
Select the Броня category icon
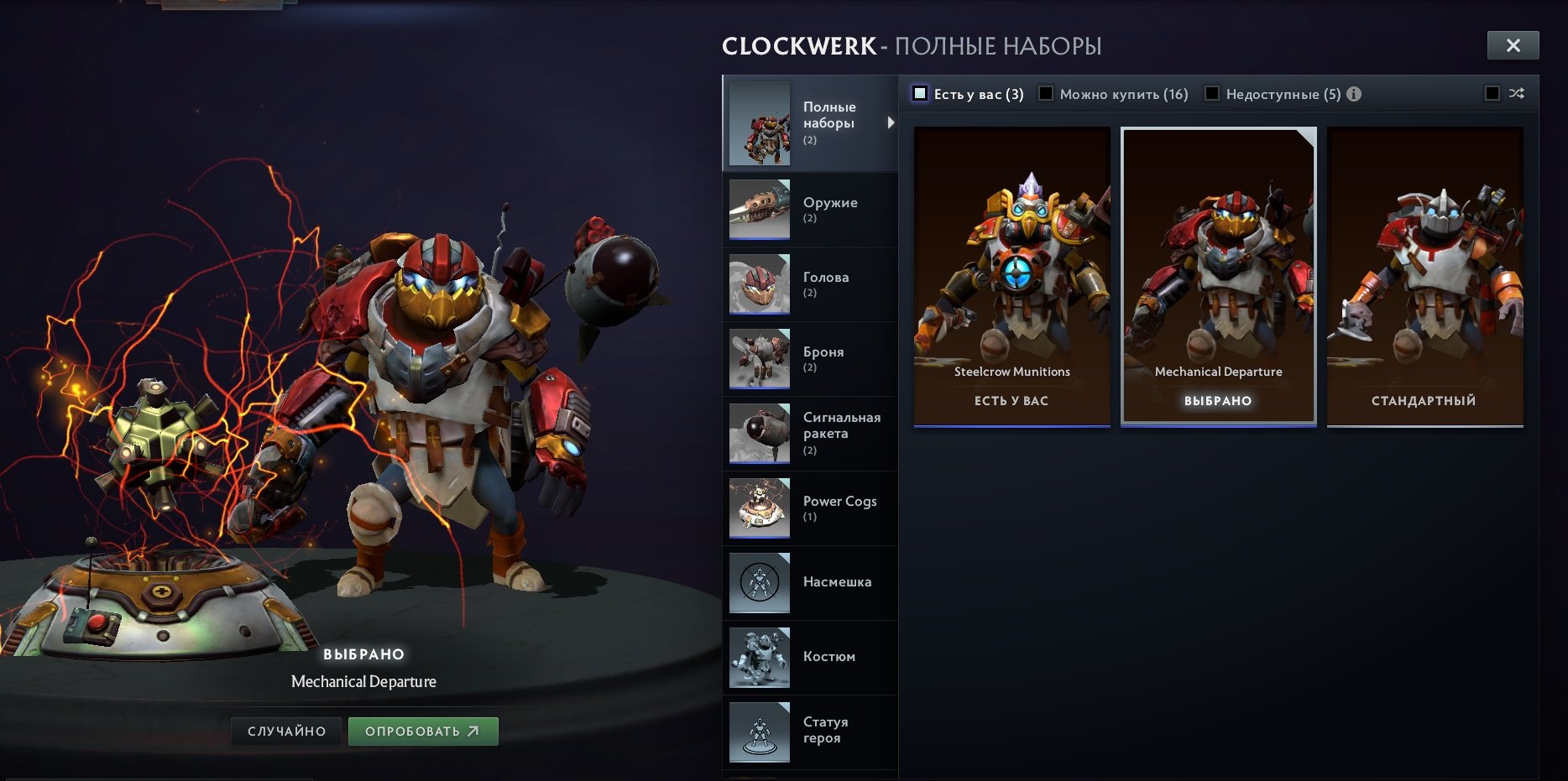(x=758, y=358)
